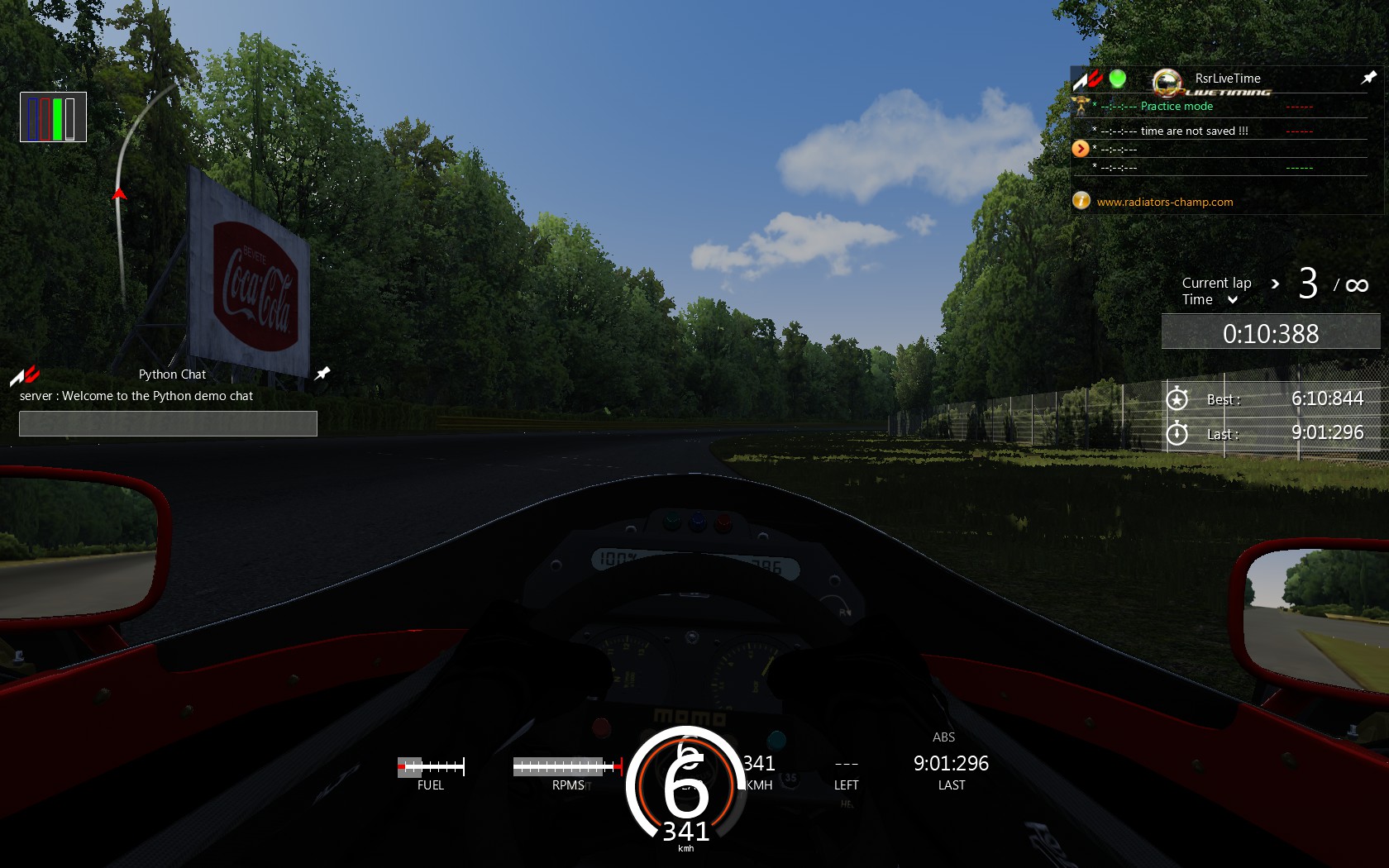The height and width of the screenshot is (868, 1389).
Task: Toggle the pin on the RsrLiveTime panel
Action: 1368,78
